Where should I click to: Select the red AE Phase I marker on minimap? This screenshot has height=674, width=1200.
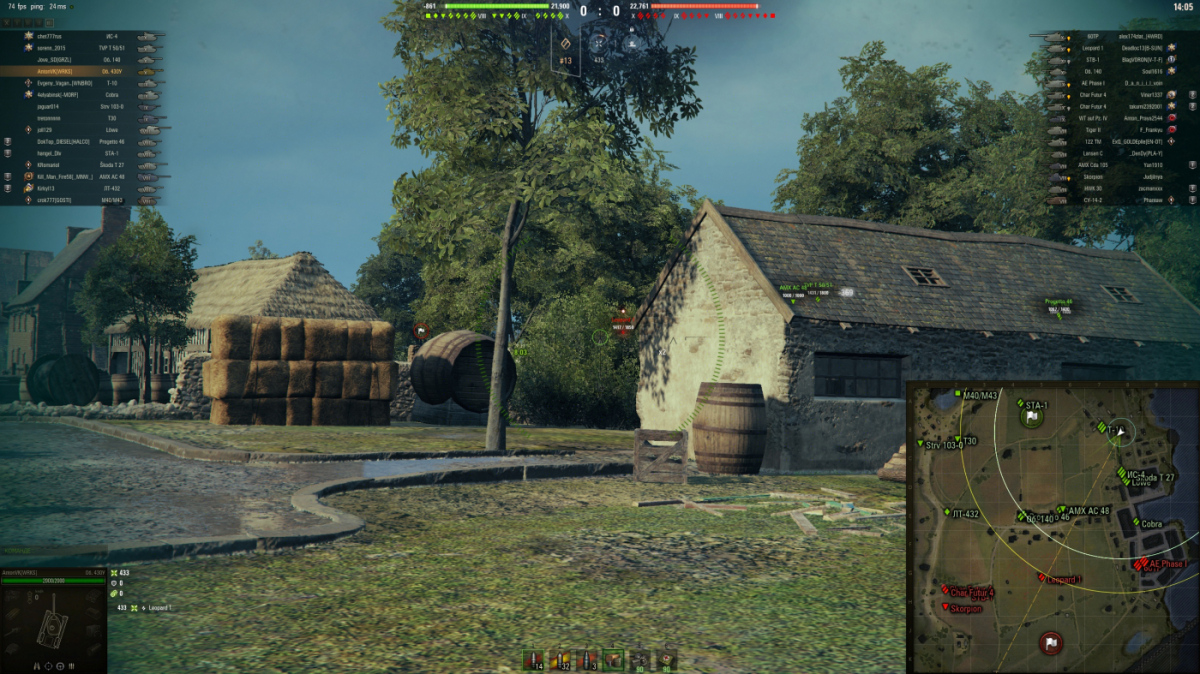[x=1142, y=564]
